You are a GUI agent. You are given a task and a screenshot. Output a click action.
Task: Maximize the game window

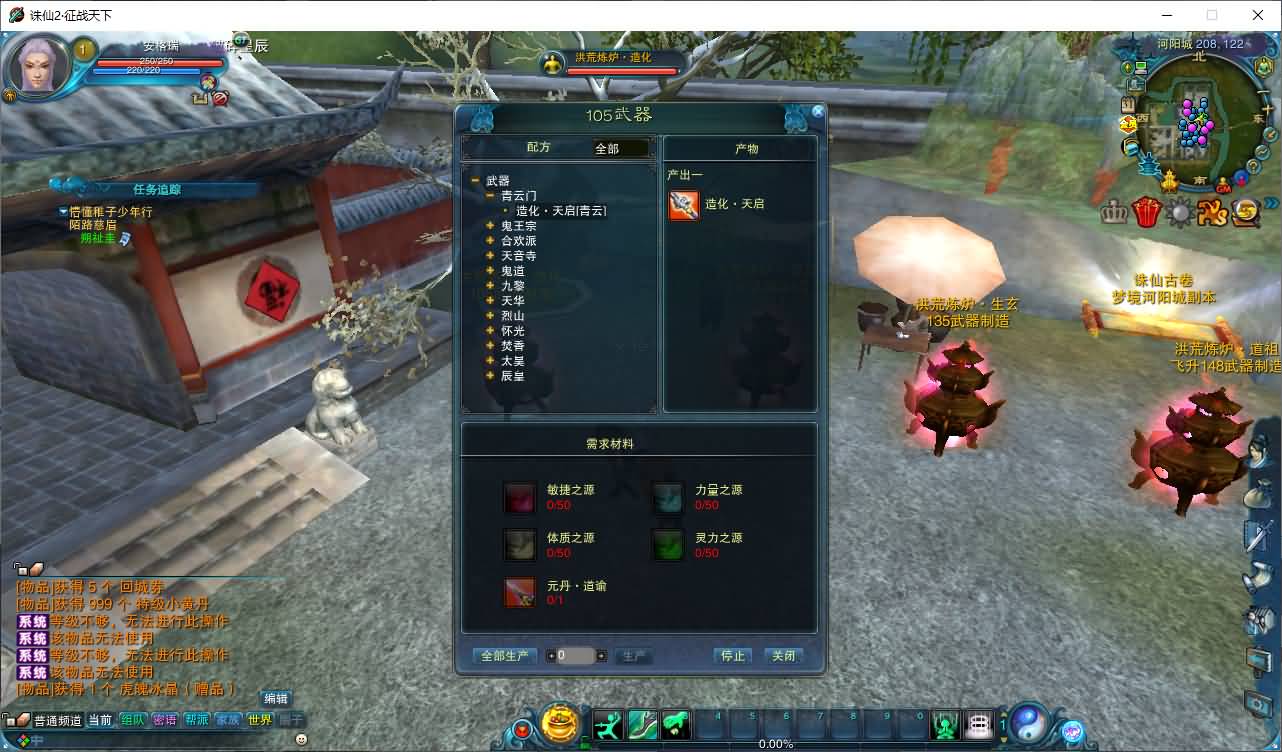coord(1212,15)
